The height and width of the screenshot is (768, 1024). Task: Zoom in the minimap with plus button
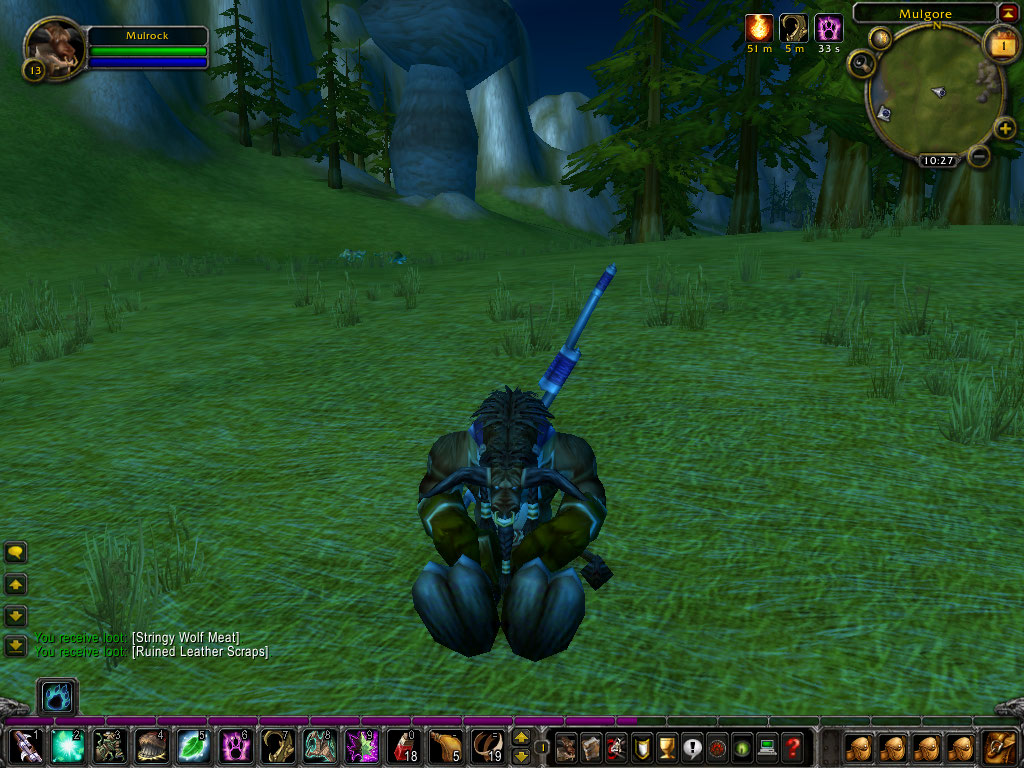tap(1006, 128)
